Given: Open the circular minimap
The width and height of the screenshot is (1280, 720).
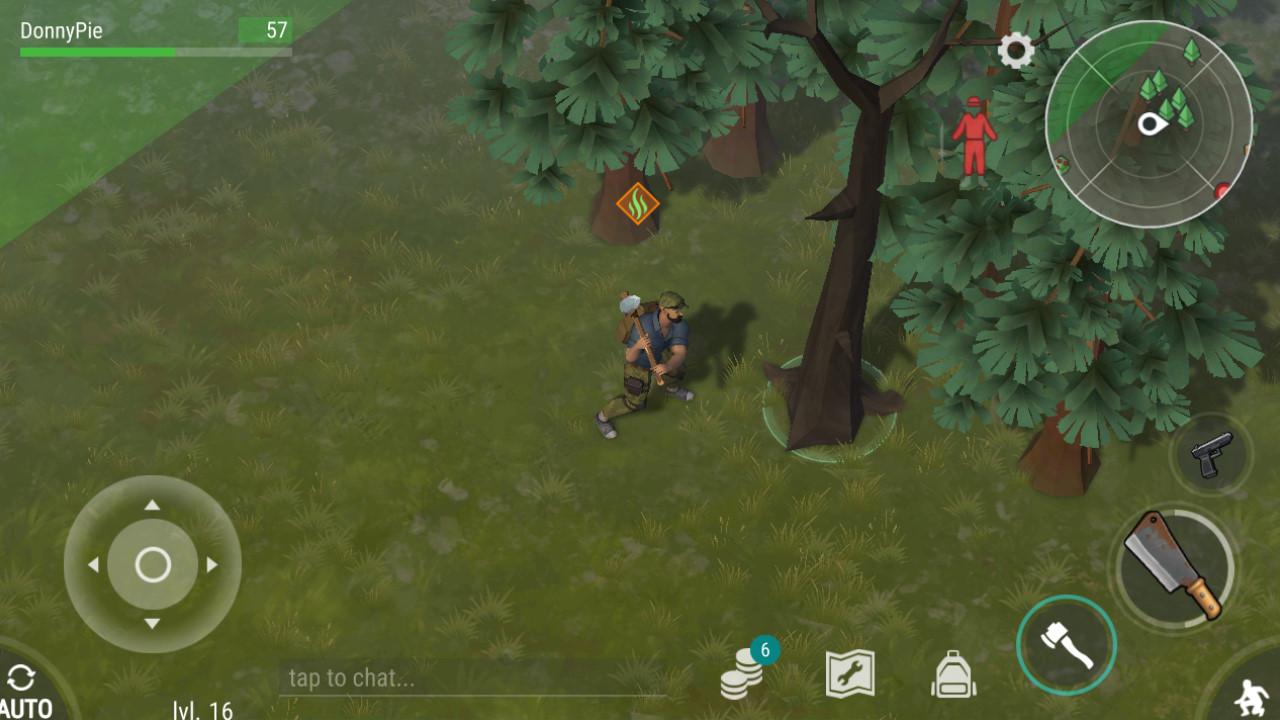Looking at the screenshot, I should click(x=1148, y=125).
